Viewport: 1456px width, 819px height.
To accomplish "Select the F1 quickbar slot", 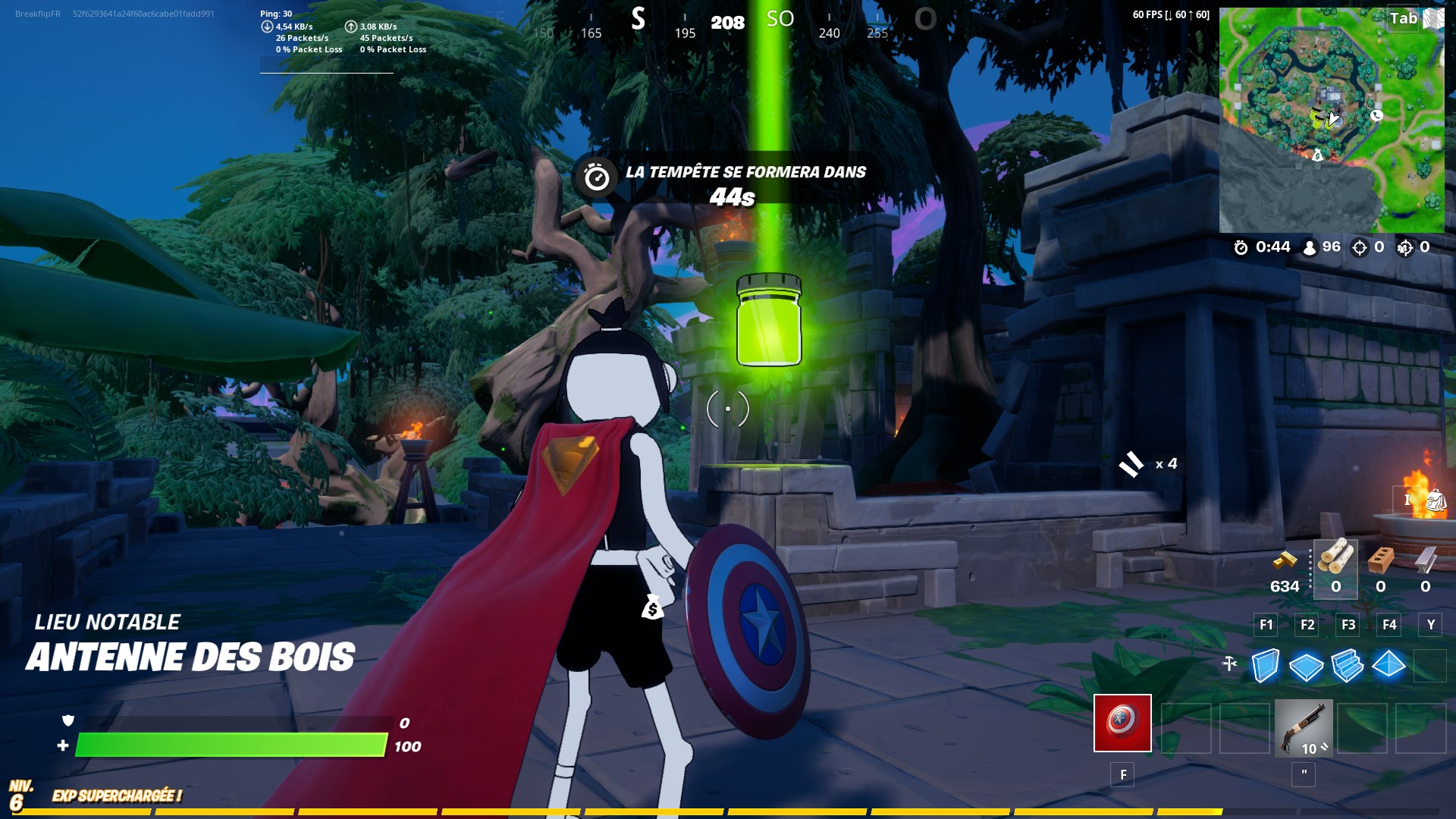I will (1266, 624).
